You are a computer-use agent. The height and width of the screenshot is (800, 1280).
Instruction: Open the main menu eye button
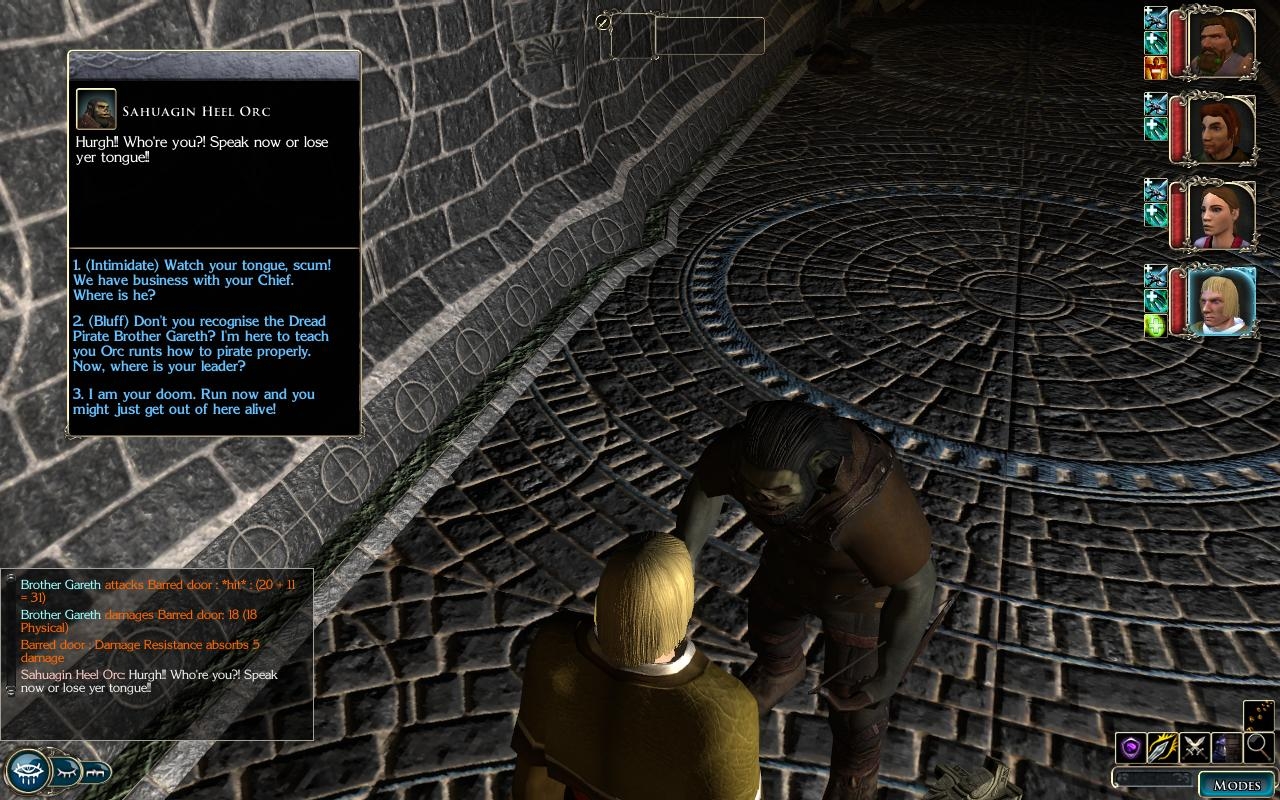tap(26, 771)
